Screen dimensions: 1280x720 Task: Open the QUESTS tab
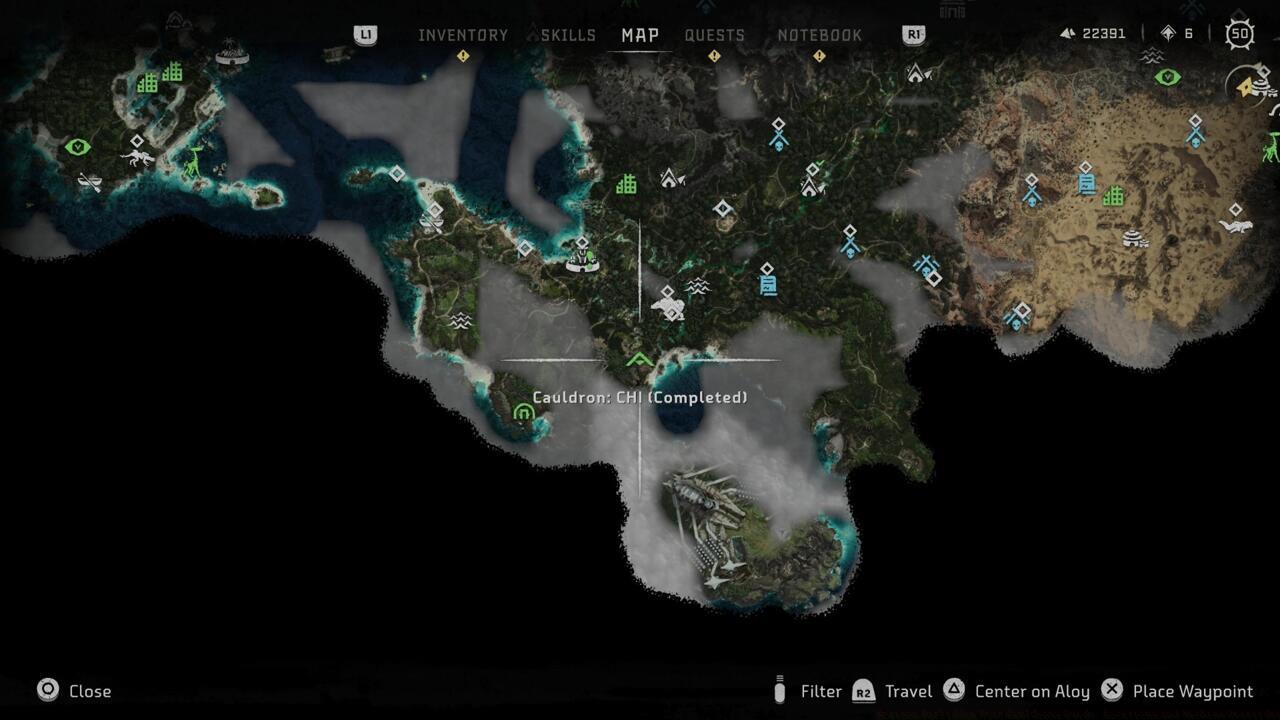[x=715, y=34]
